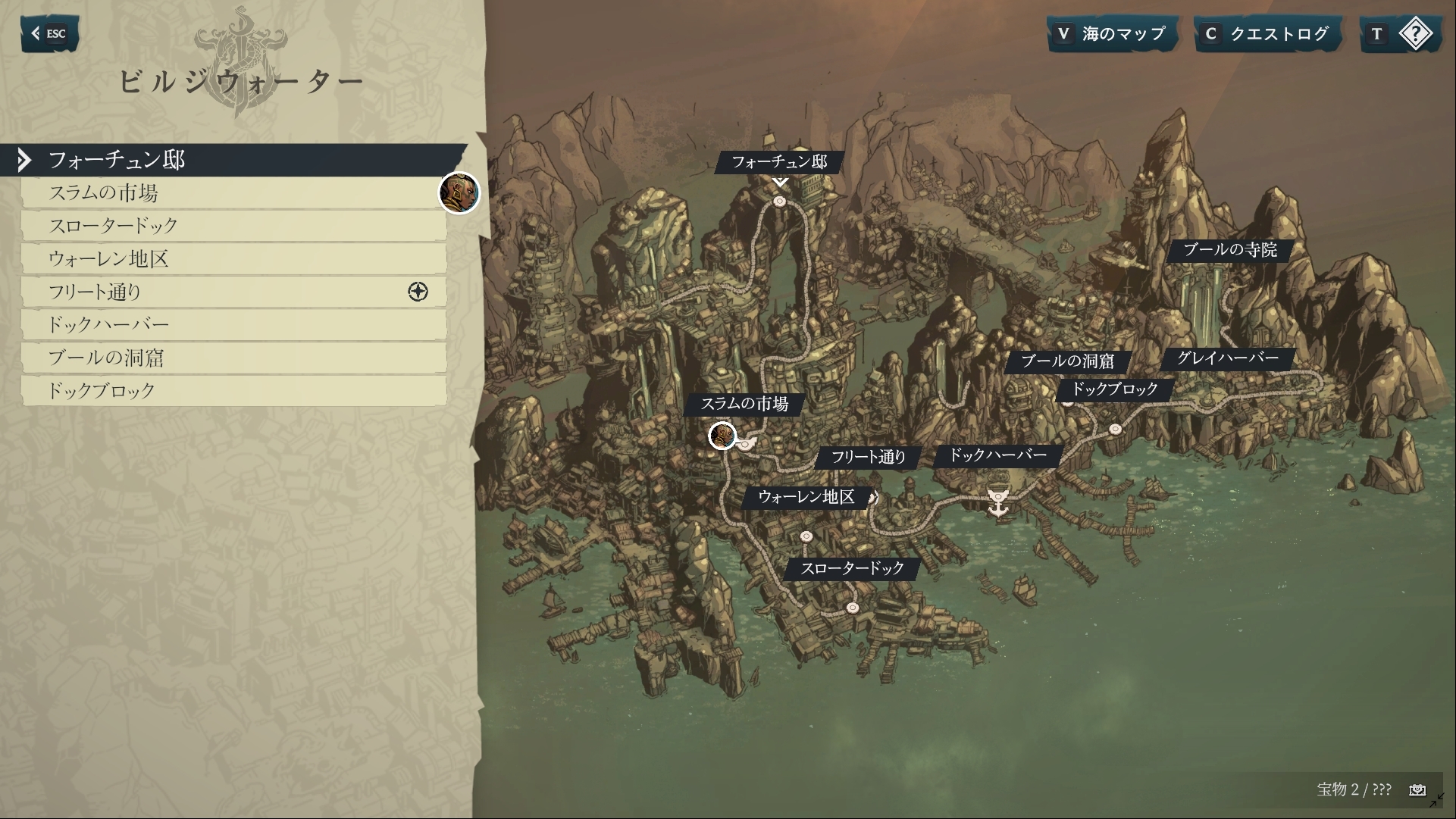Viewport: 1456px width, 819px height.
Task: Click the スロータードック map label
Action: click(x=852, y=568)
